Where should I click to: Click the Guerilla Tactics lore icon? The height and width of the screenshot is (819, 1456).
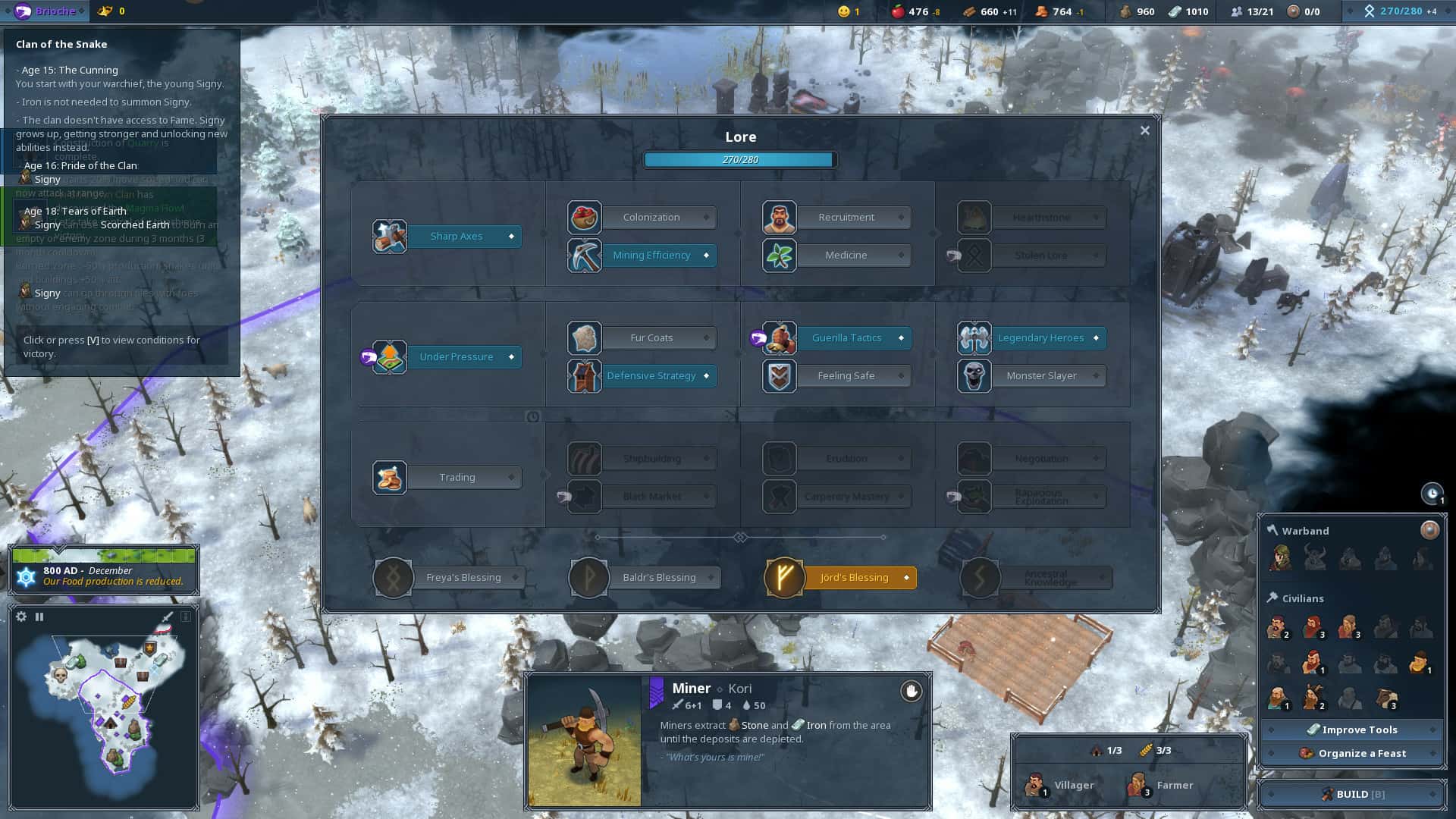[778, 337]
